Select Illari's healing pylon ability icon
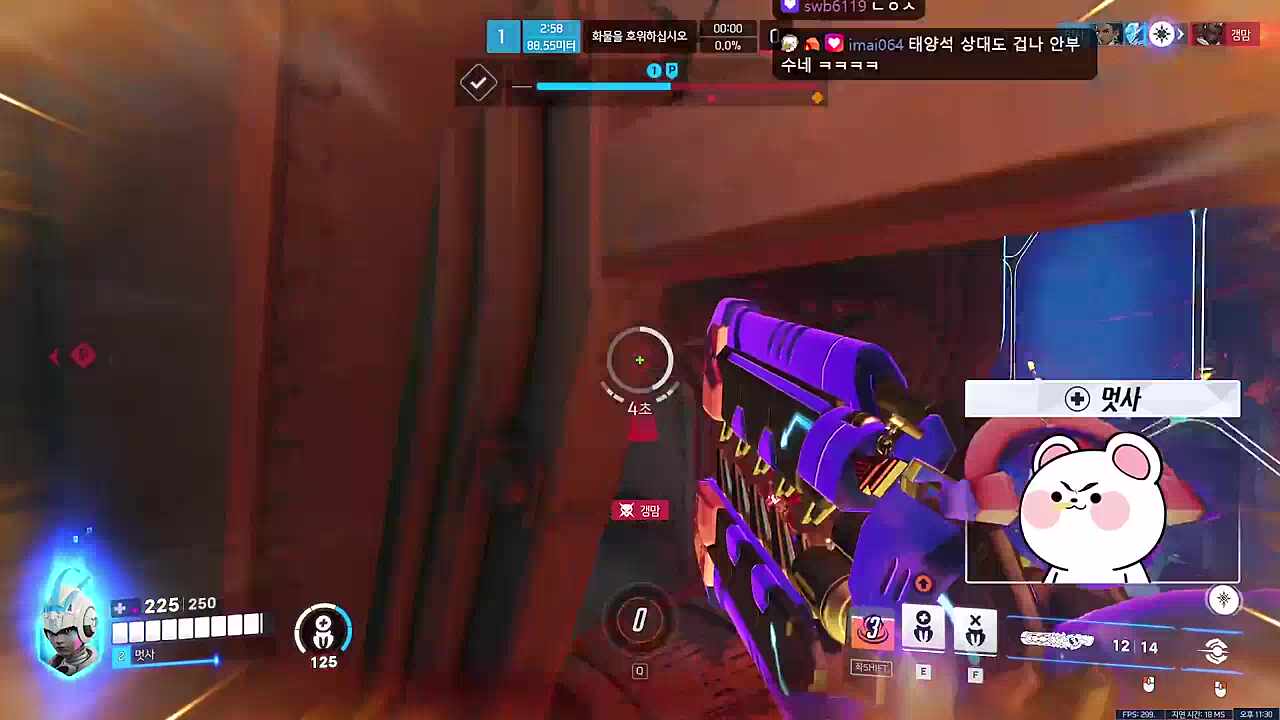1280x720 pixels. (x=922, y=628)
